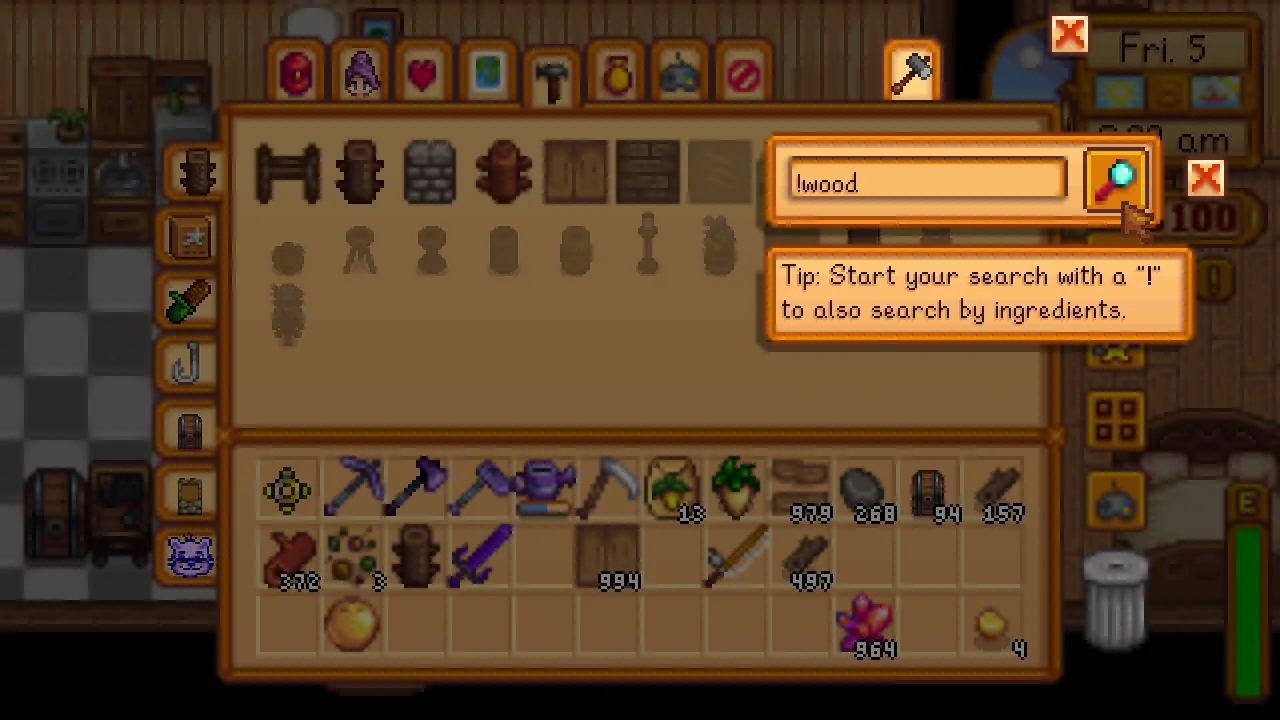Select the Stone Fence recipe

pyautogui.click(x=430, y=170)
